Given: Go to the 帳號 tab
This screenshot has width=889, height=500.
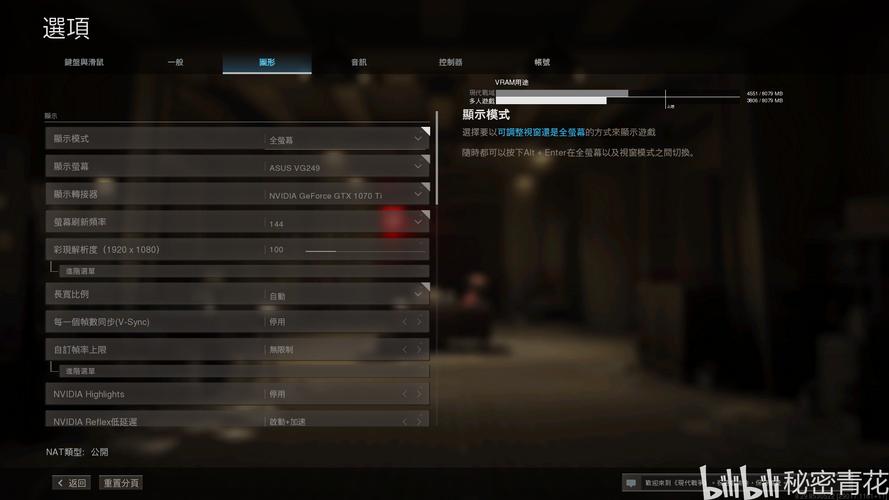Looking at the screenshot, I should tap(542, 62).
